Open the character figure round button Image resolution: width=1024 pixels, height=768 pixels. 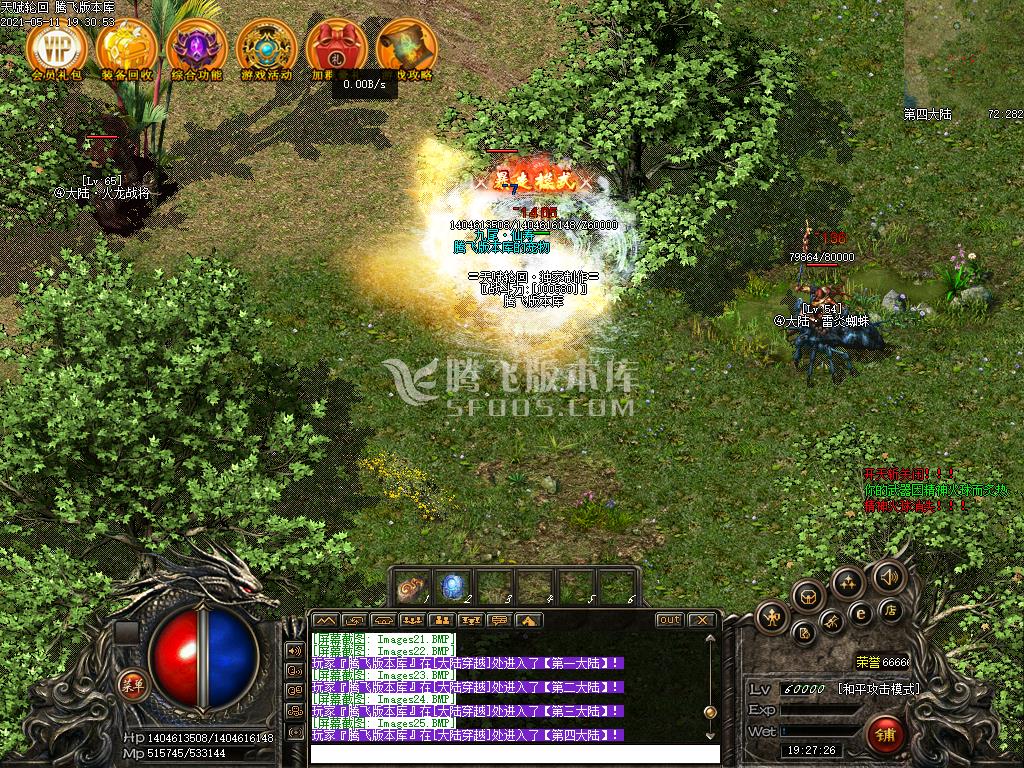tap(772, 617)
